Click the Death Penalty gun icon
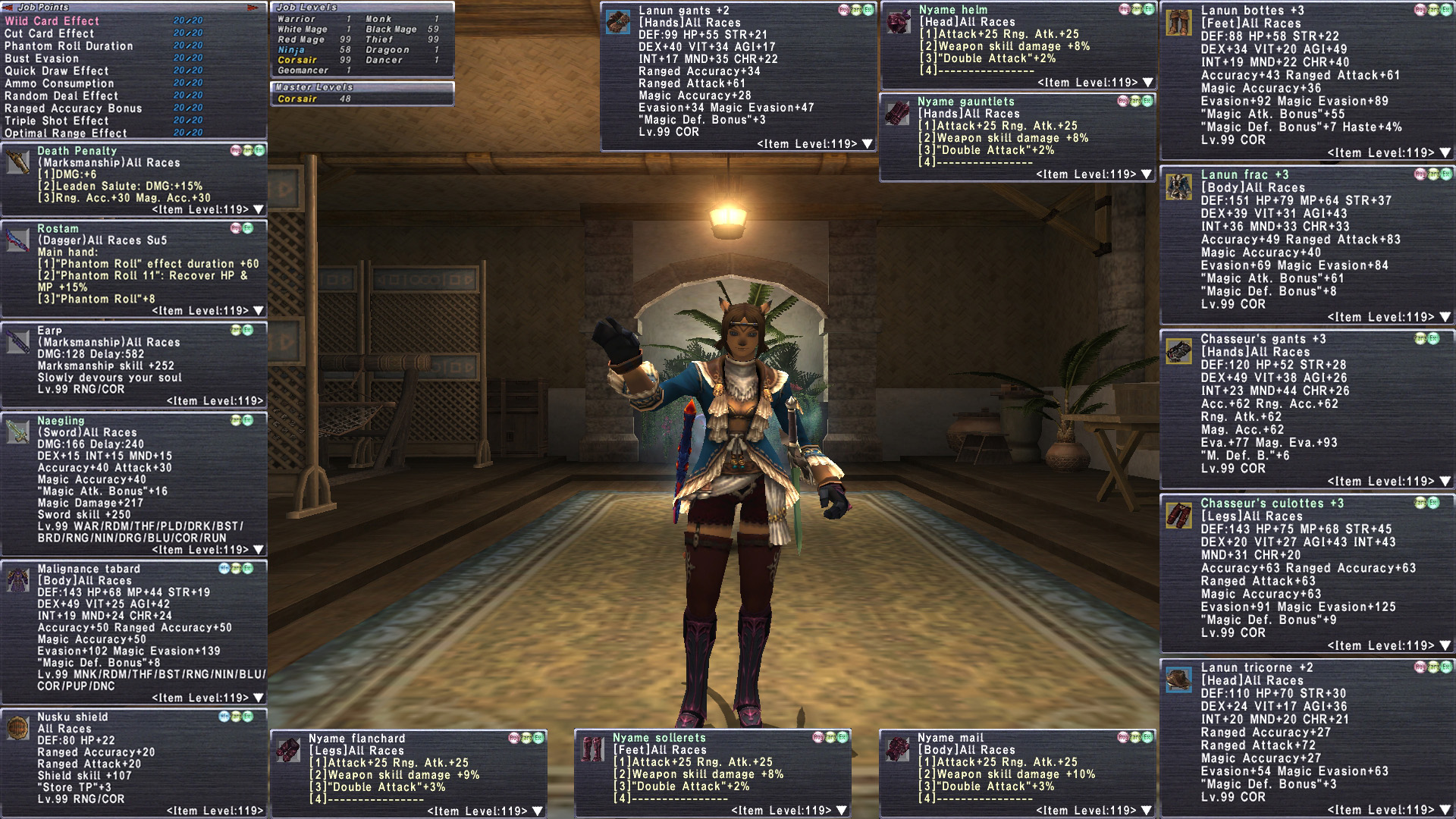1456x819 pixels. tap(18, 162)
